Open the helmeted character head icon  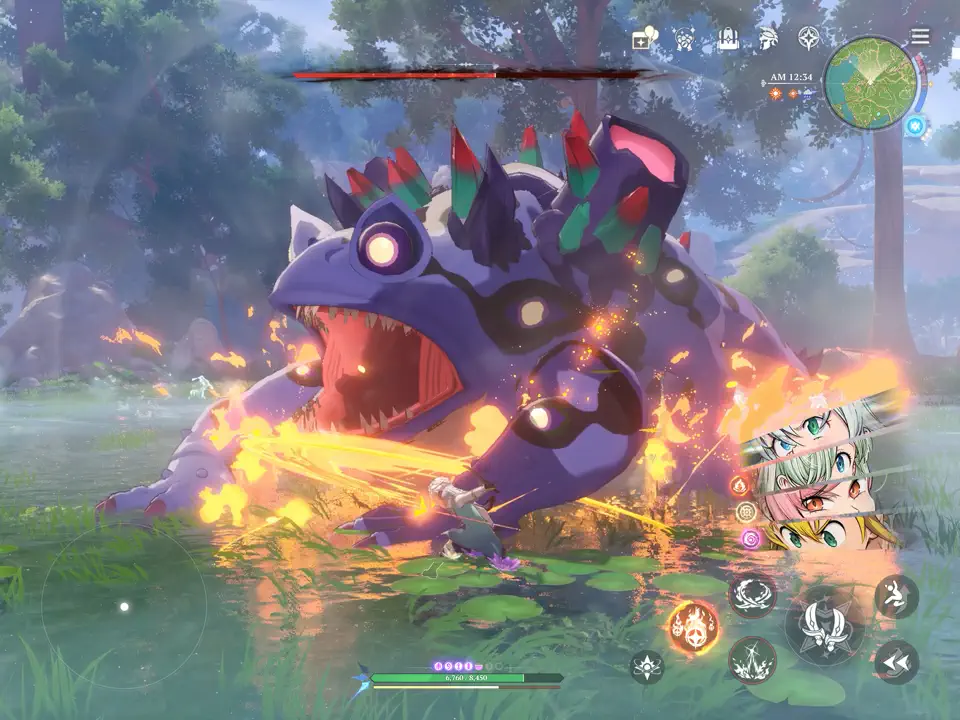coord(768,39)
